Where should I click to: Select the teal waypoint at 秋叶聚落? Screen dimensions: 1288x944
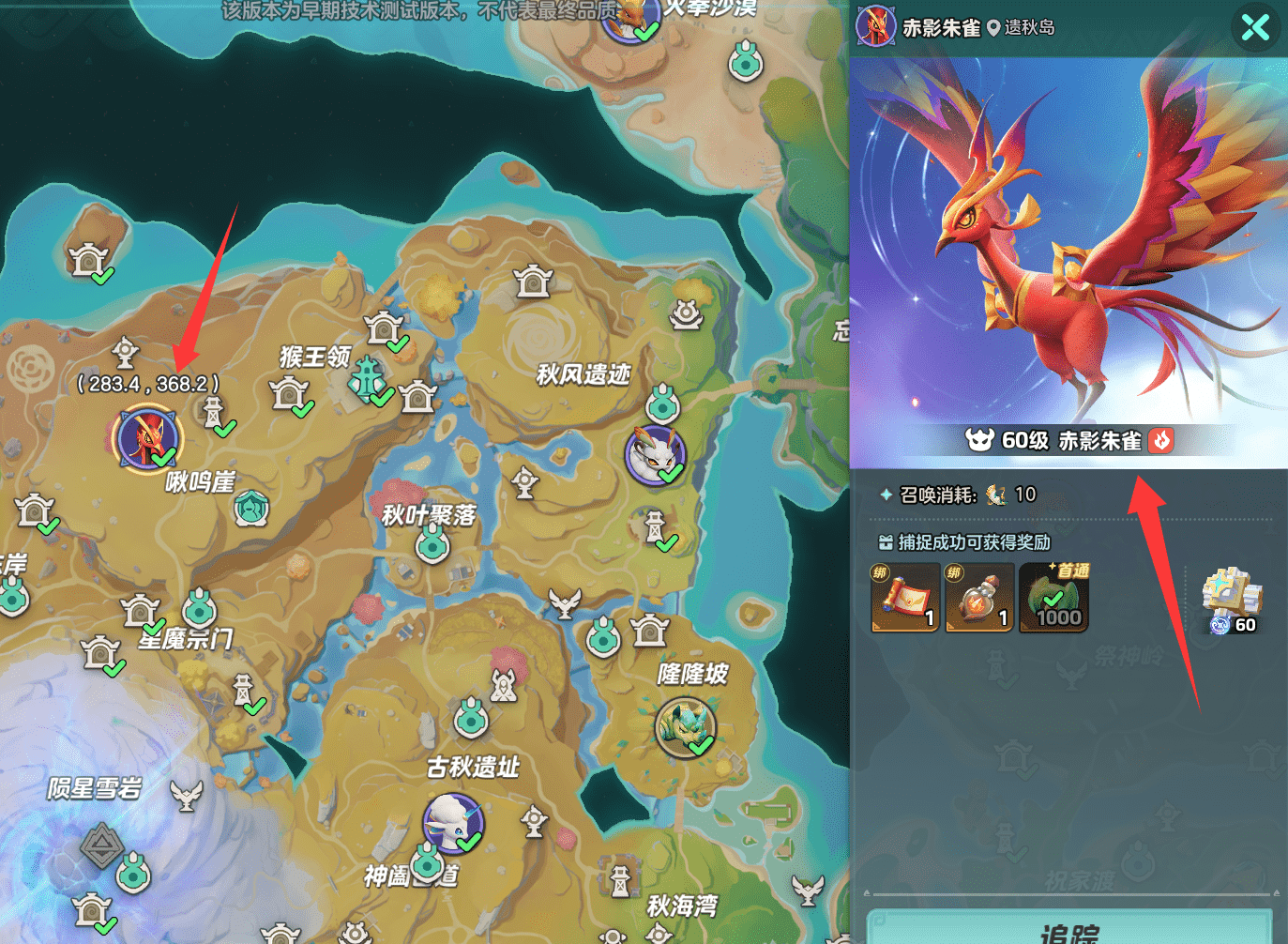click(432, 544)
